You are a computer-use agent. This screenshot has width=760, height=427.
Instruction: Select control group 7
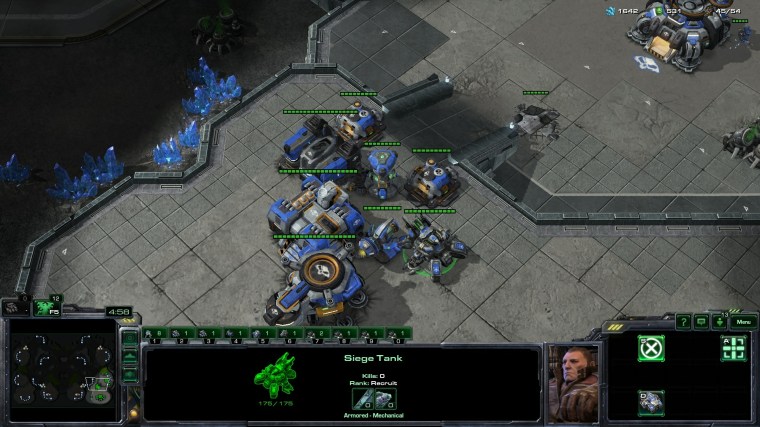pyautogui.click(x=317, y=334)
